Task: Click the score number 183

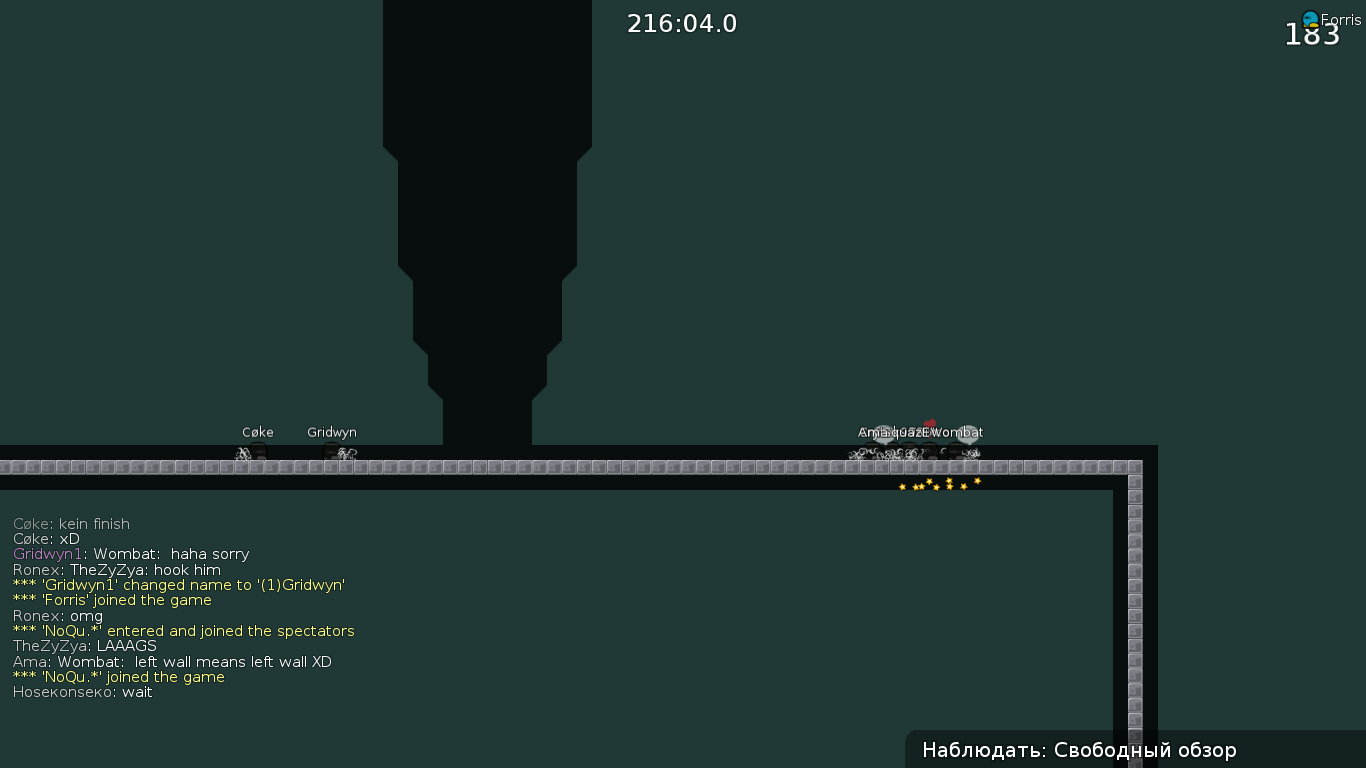Action: click(1313, 34)
